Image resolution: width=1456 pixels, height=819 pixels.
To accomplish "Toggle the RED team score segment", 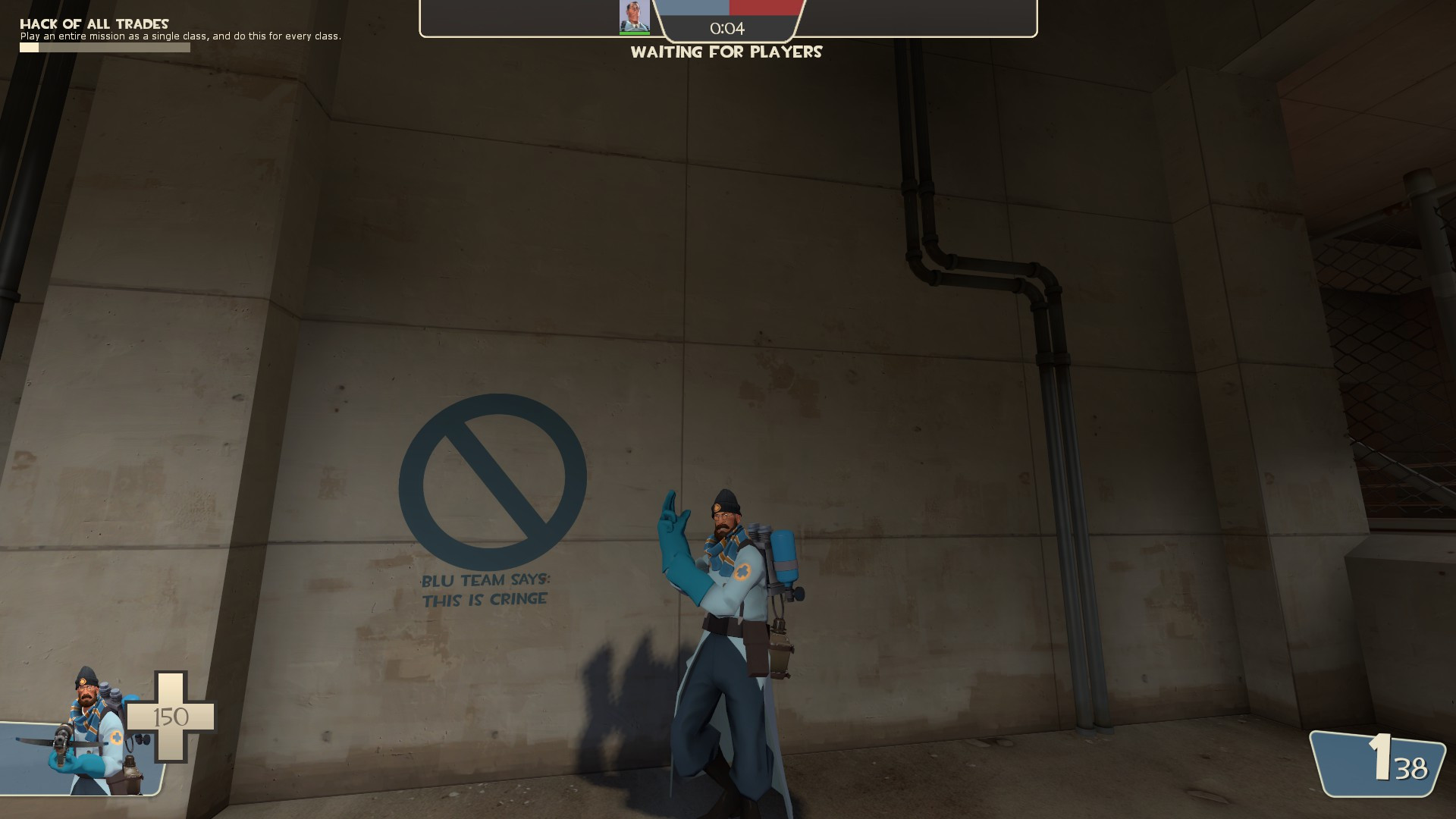I will tap(766, 6).
